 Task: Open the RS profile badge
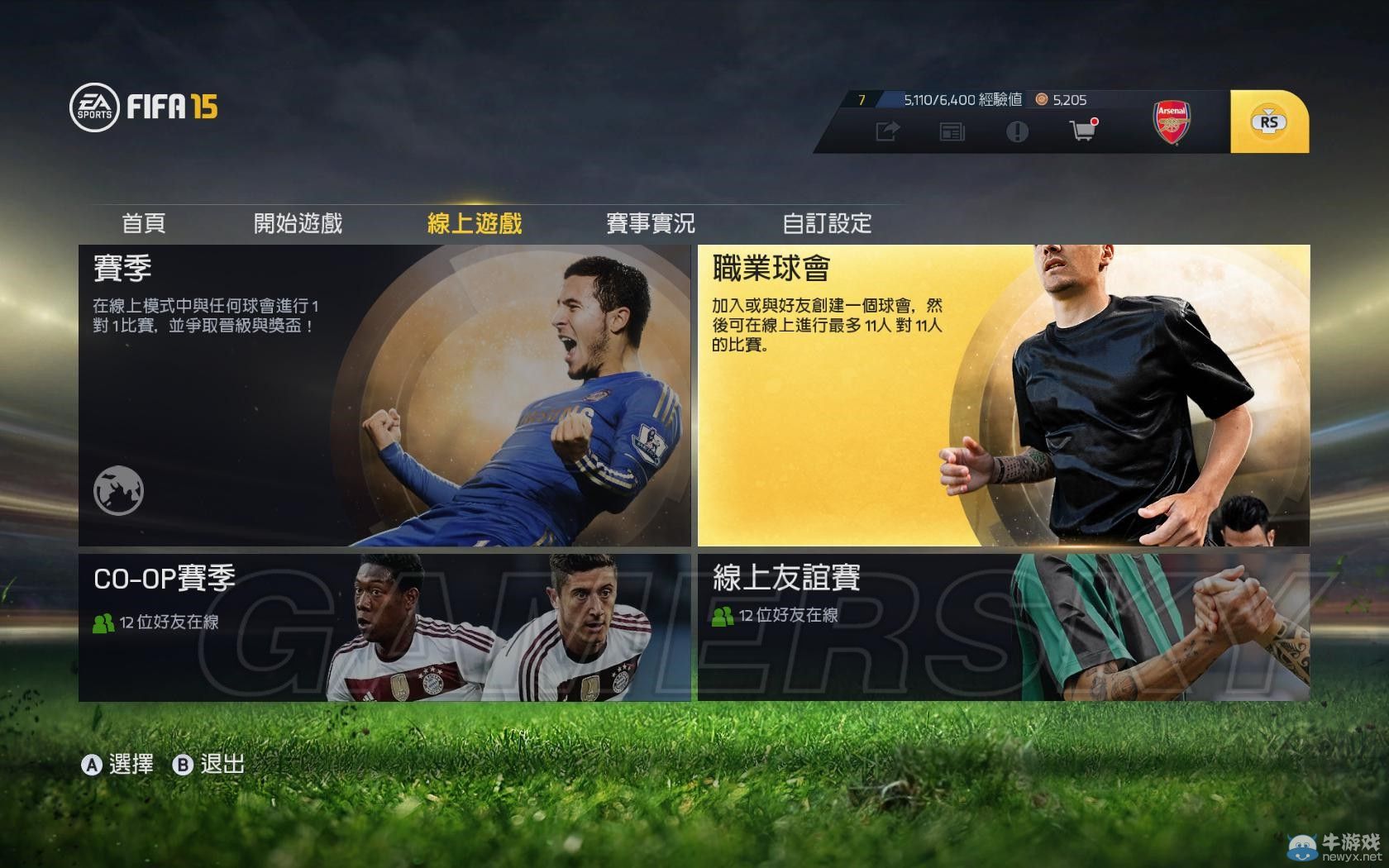click(x=1267, y=120)
